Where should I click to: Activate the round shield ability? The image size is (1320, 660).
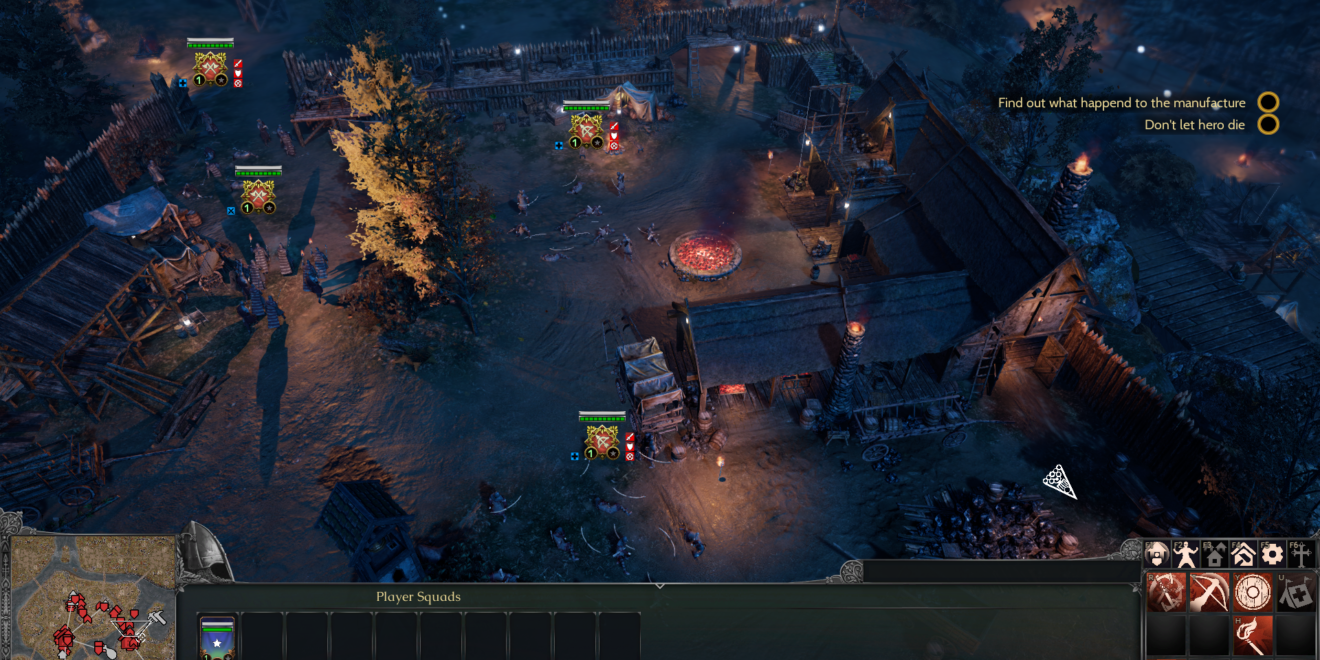pyautogui.click(x=1252, y=593)
